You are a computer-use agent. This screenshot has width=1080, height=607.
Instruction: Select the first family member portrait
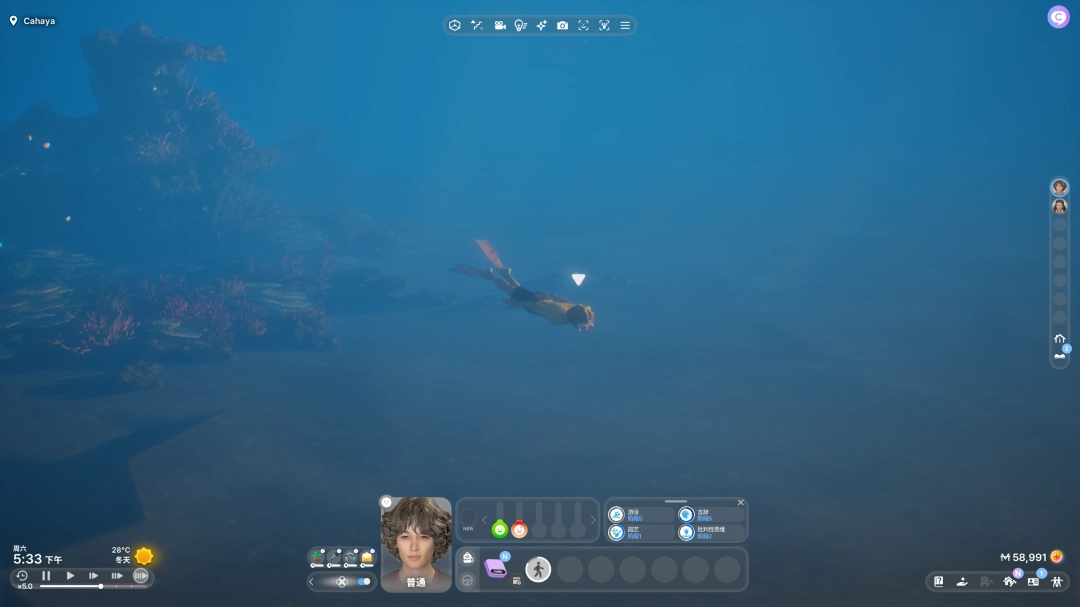click(1059, 187)
